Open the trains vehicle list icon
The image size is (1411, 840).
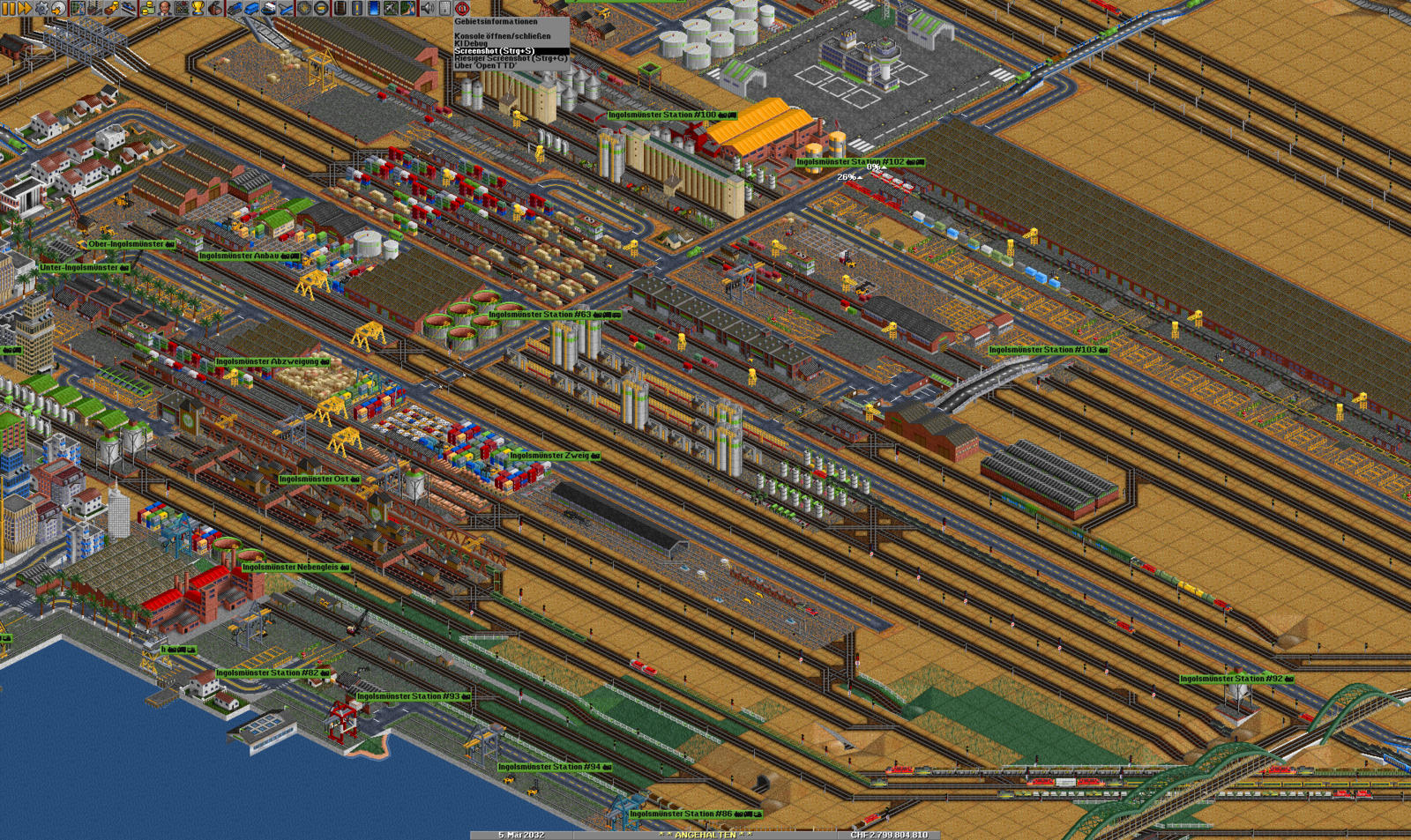(235, 8)
